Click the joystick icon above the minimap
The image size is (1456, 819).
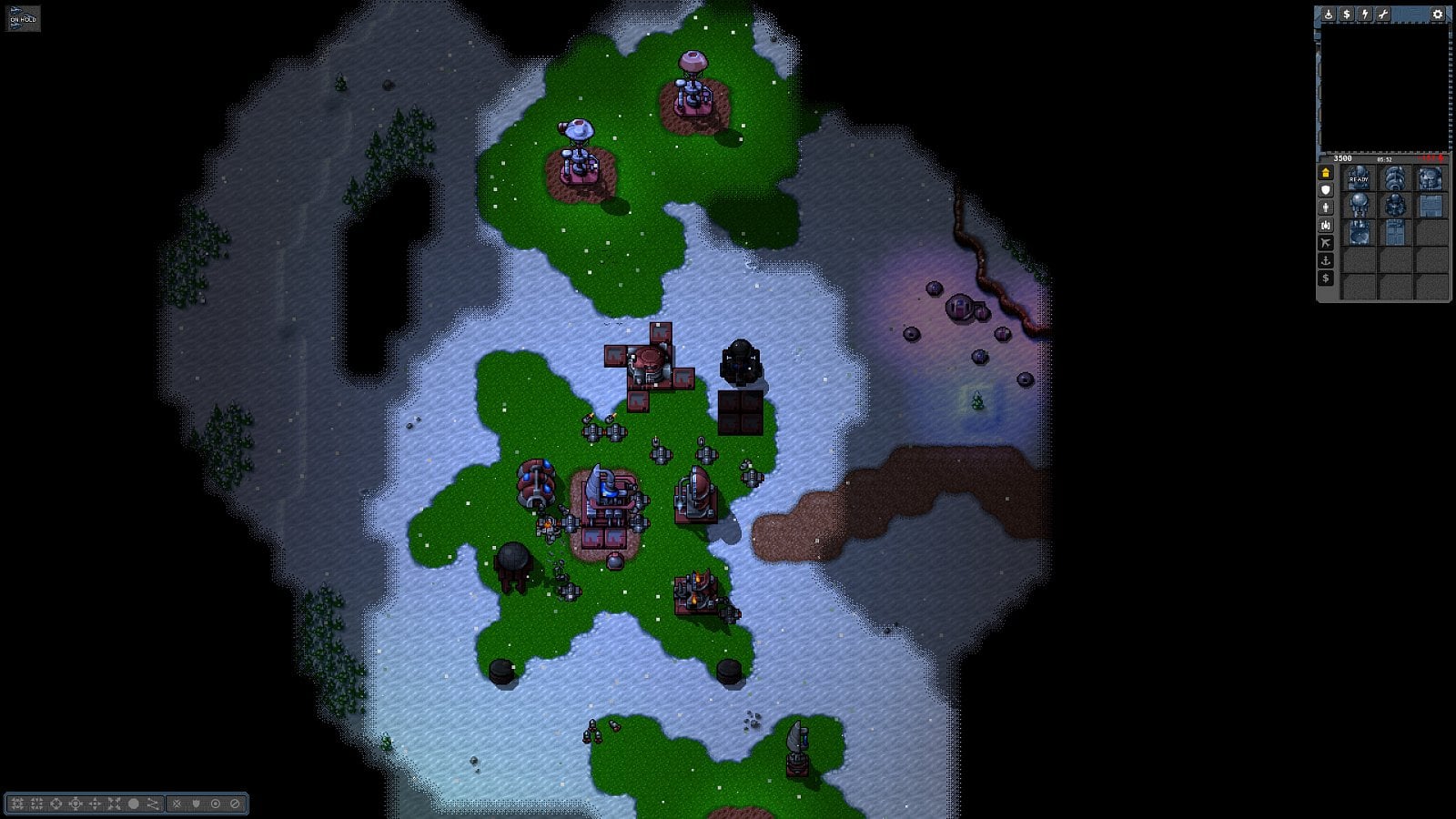(1329, 15)
